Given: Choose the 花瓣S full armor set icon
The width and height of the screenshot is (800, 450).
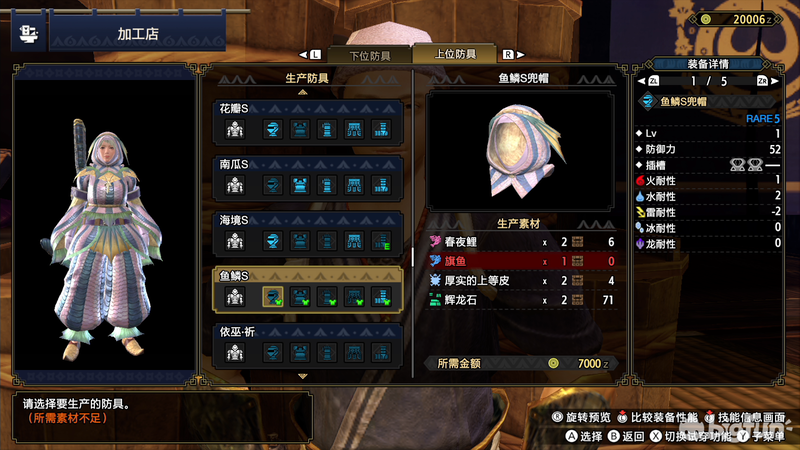Looking at the screenshot, I should click(x=235, y=128).
